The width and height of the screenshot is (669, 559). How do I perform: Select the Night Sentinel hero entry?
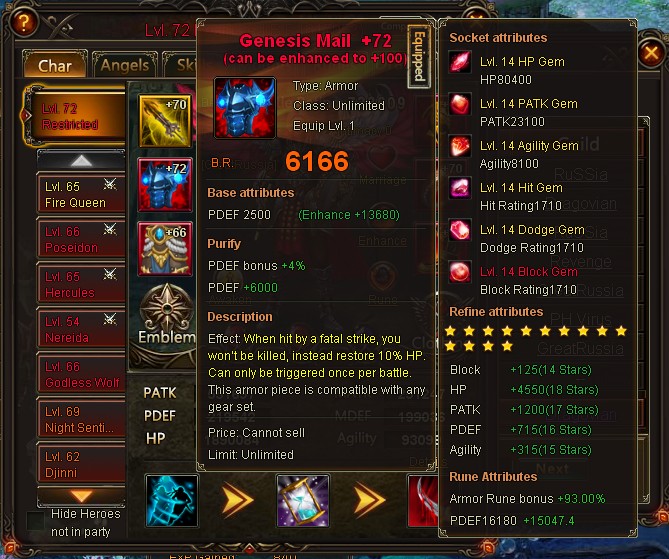(80, 419)
